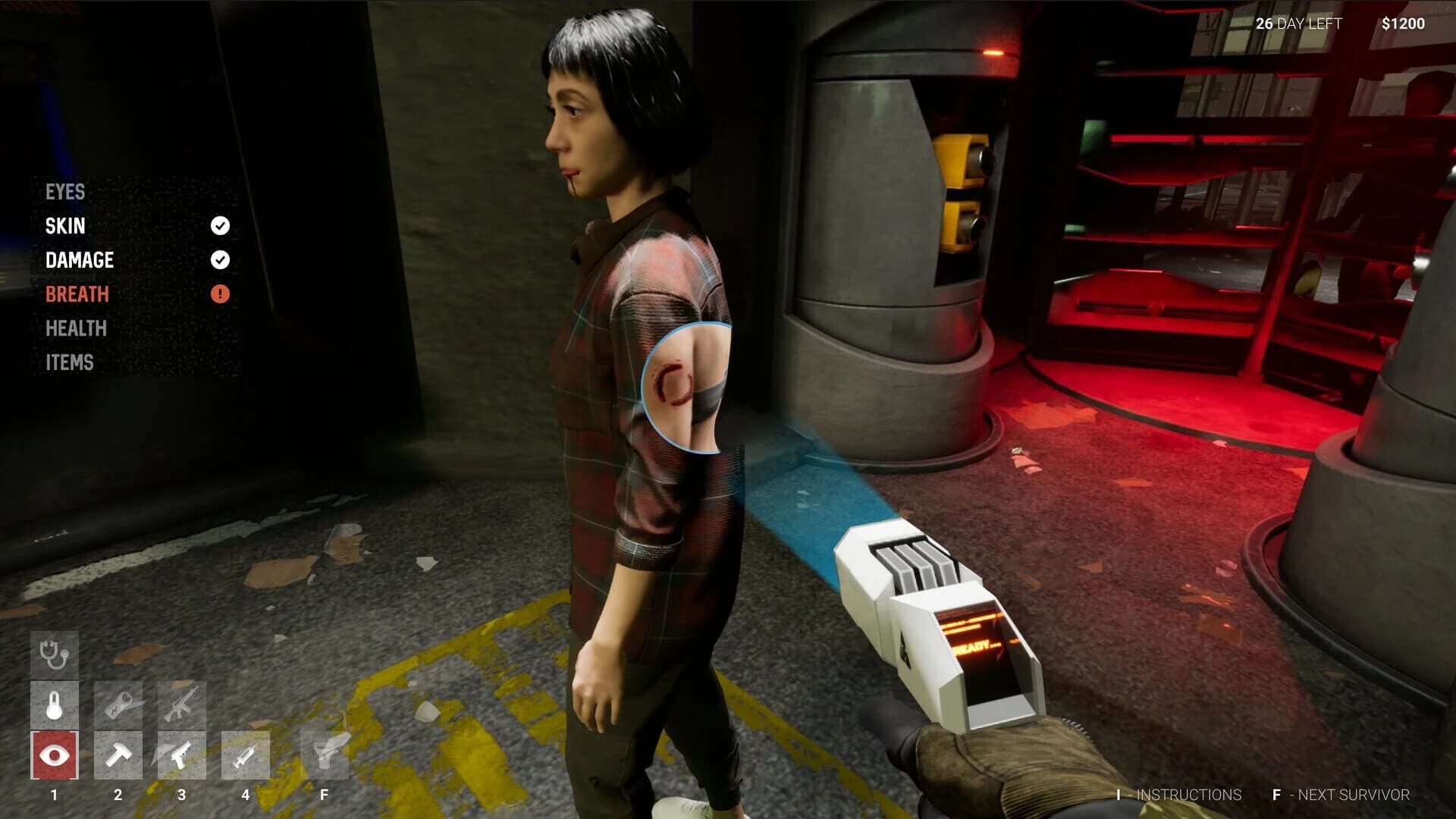Select the DAMAGE entry in the checklist
Screen dimensions: 1456x819
tap(80, 260)
